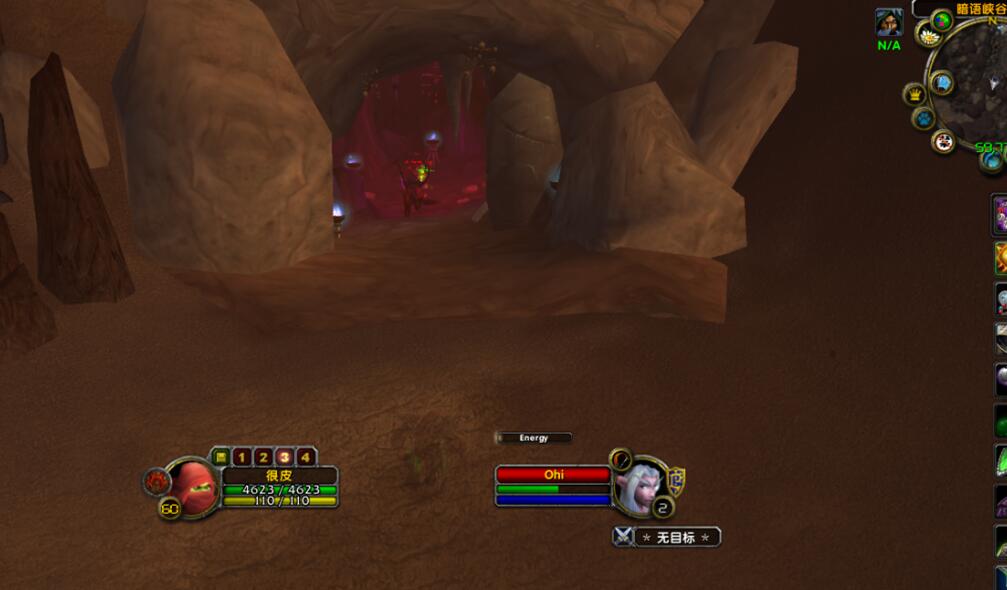Viewport: 1007px width, 590px height.
Task: Open the gold crown minimap button
Action: pos(914,94)
